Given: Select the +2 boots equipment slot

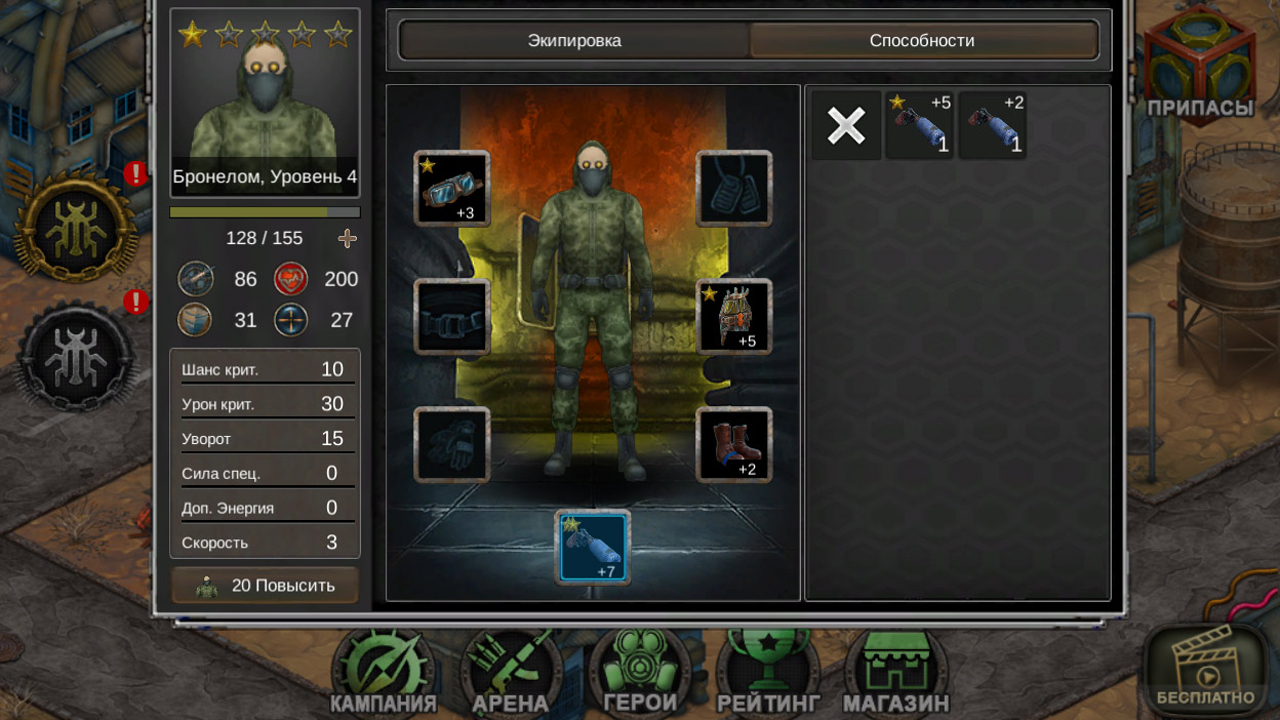Looking at the screenshot, I should (734, 444).
